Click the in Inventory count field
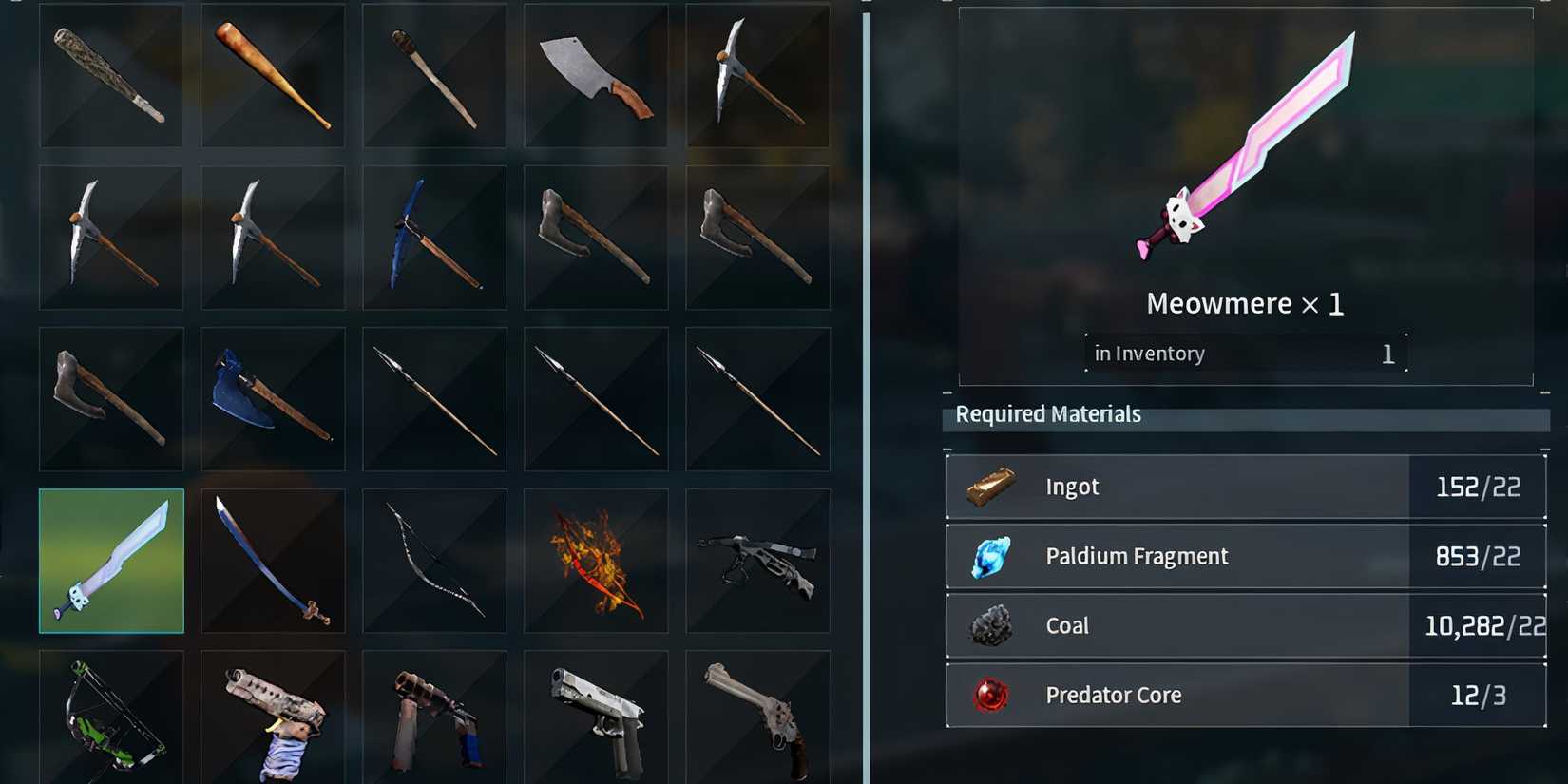The image size is (1568, 784). pyautogui.click(x=1245, y=353)
